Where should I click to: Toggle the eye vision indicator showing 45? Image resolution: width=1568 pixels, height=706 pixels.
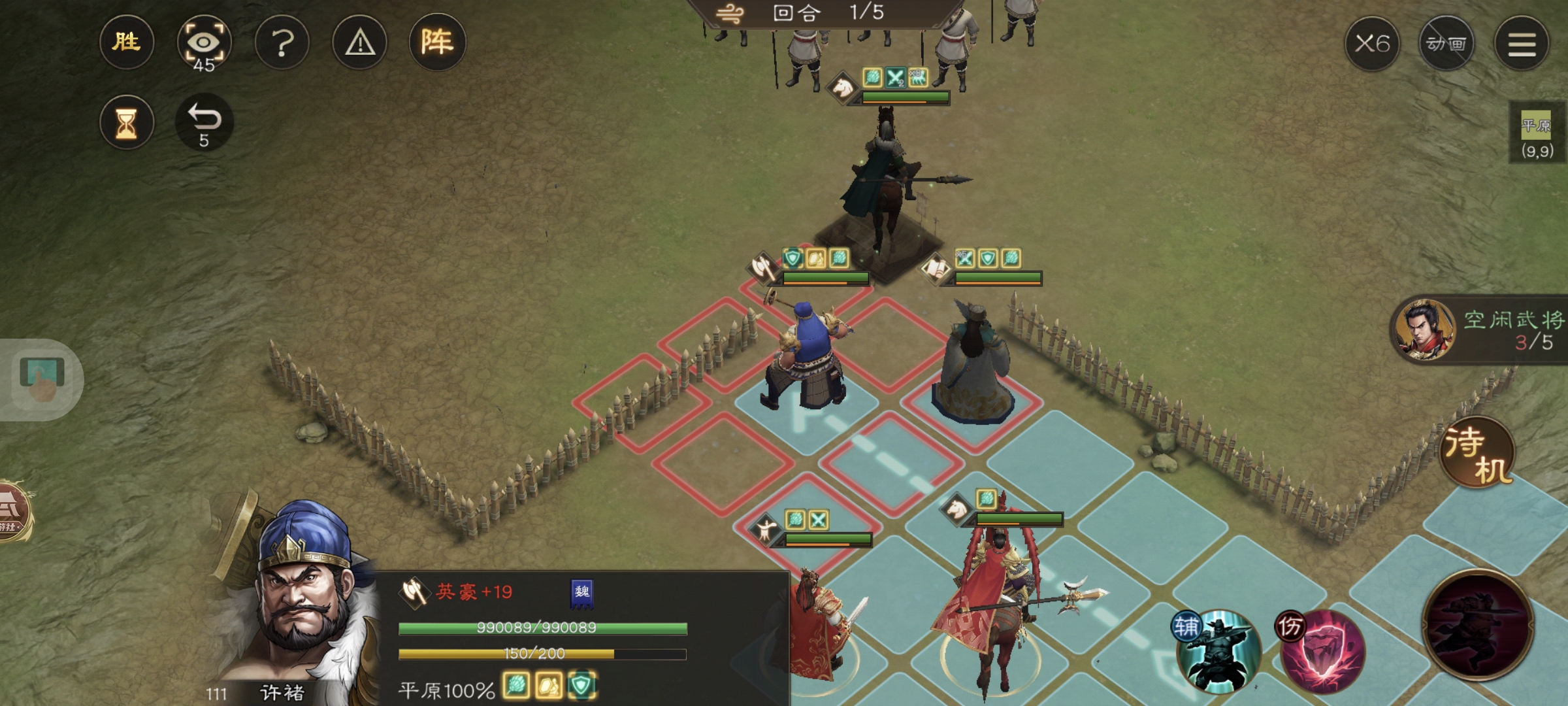coord(204,43)
